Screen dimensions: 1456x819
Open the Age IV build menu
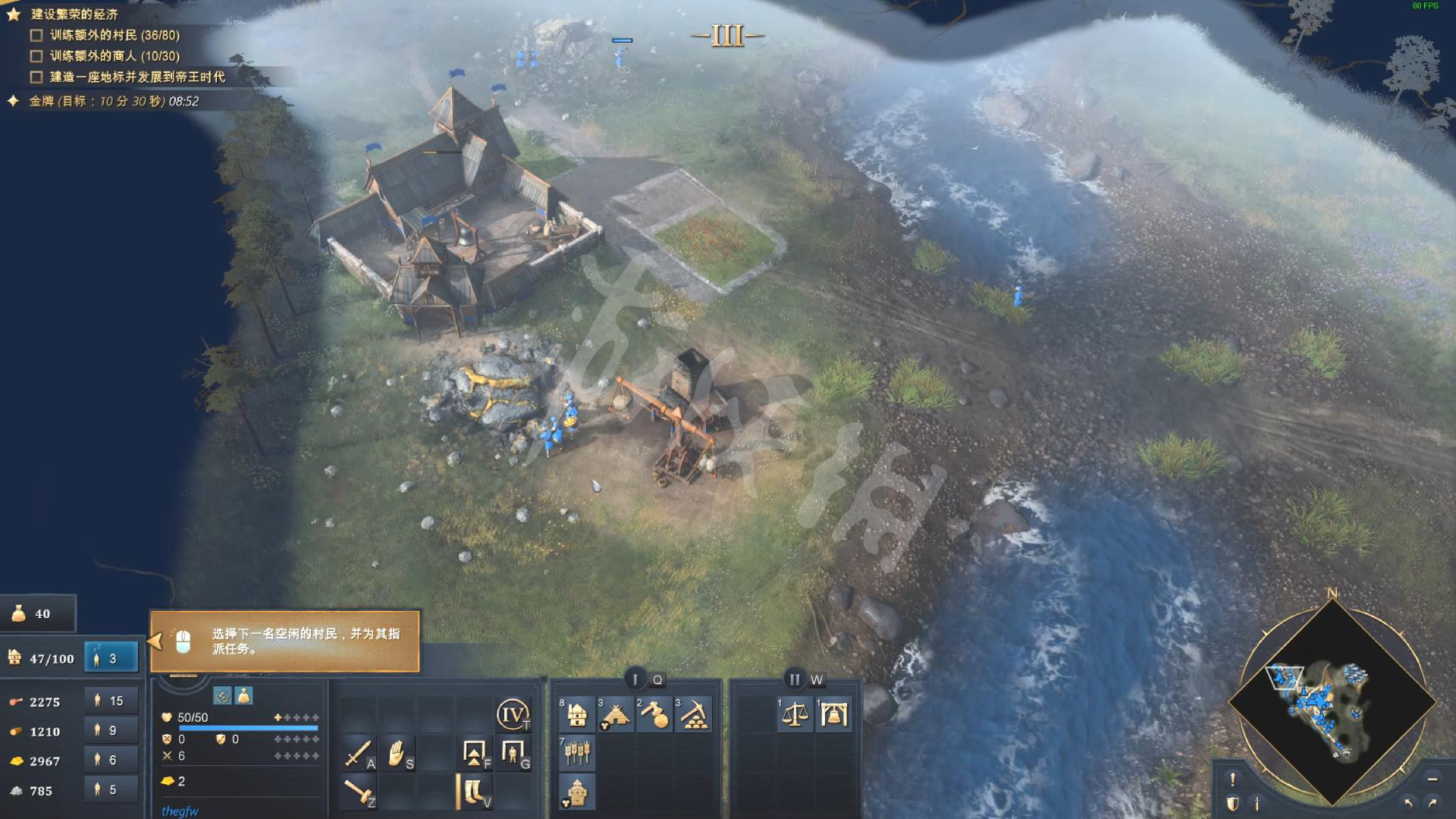click(513, 714)
